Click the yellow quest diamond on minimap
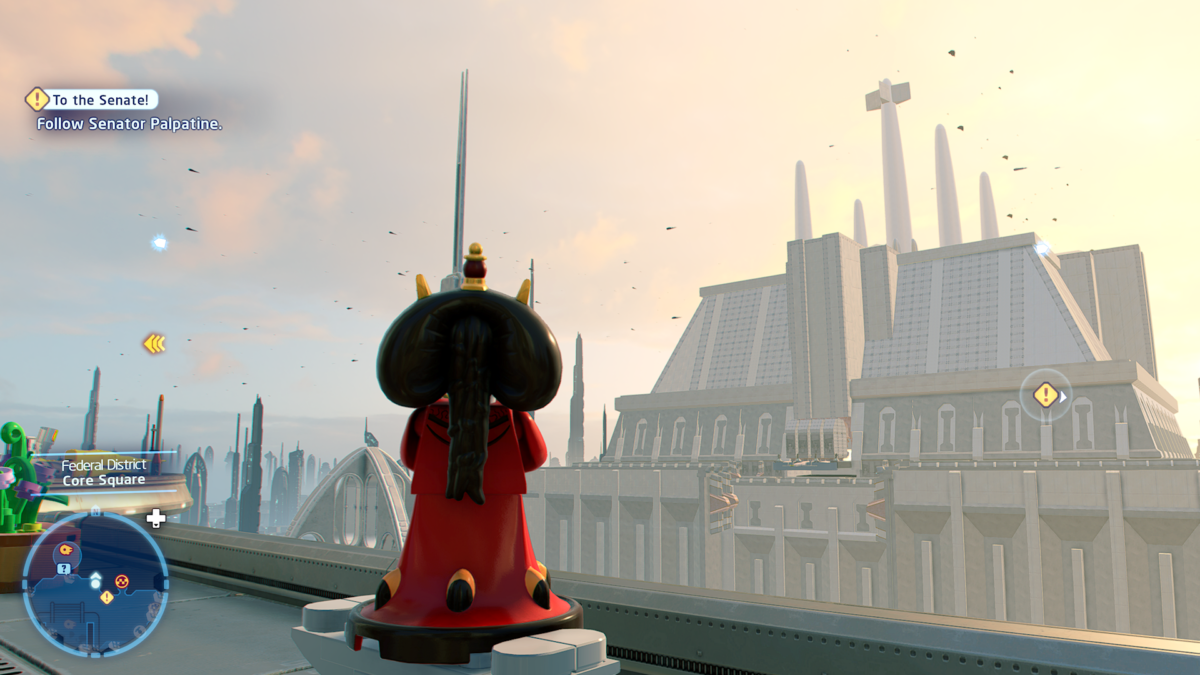The width and height of the screenshot is (1200, 675). (107, 597)
